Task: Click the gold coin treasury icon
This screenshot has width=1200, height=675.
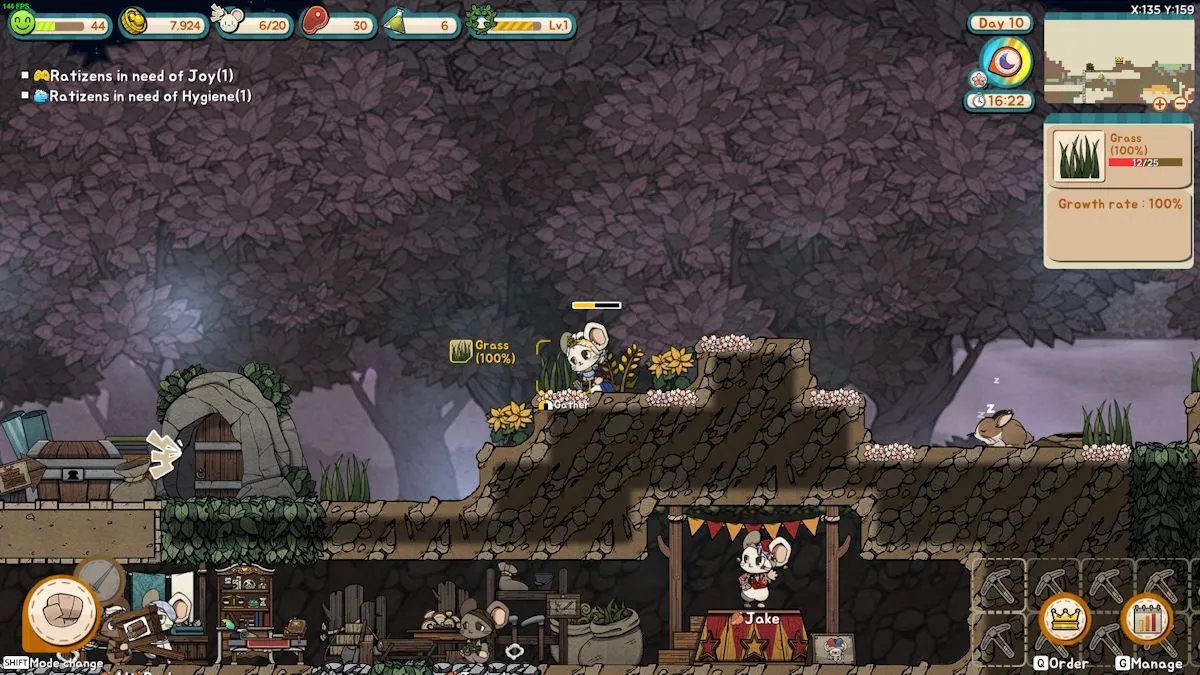Action: (x=133, y=22)
